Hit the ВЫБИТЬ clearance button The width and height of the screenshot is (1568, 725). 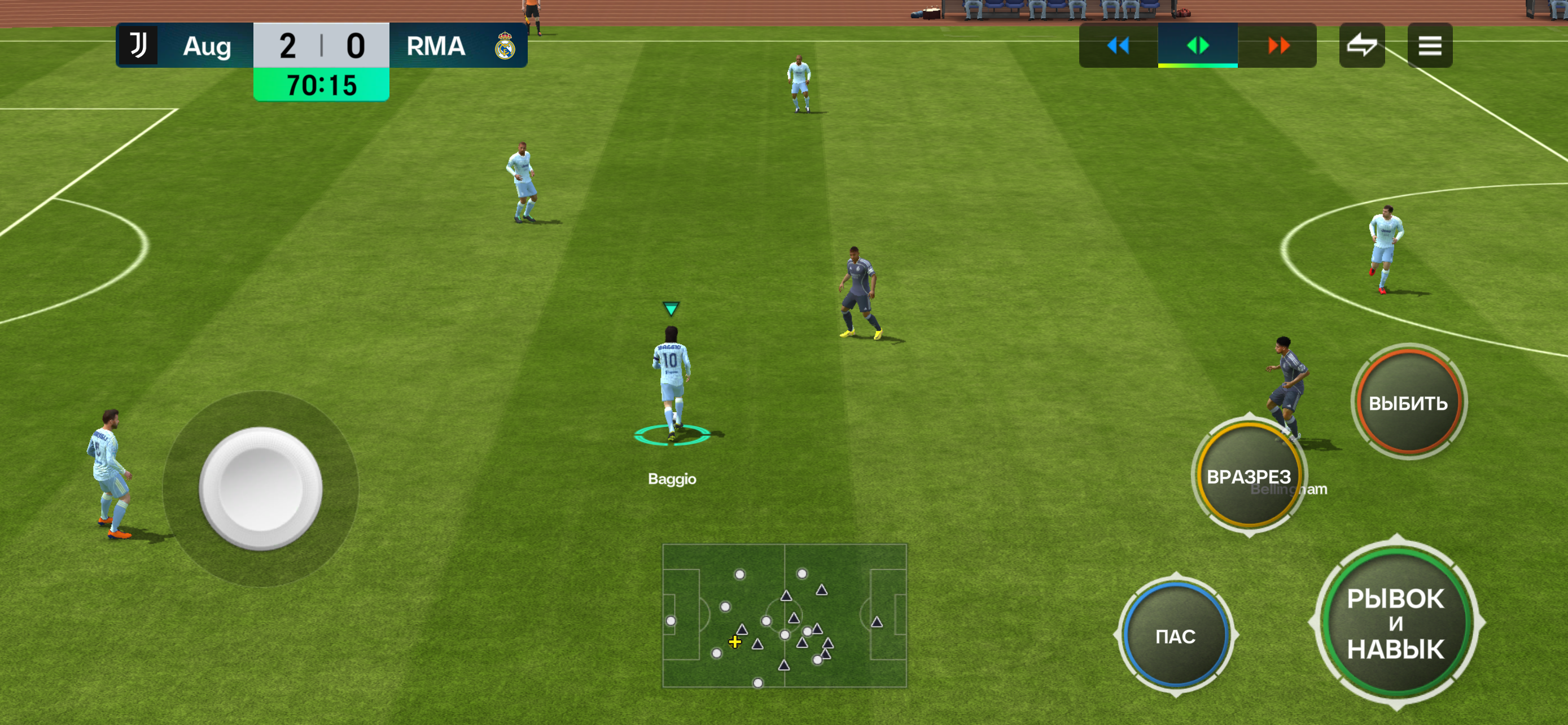pos(1408,403)
